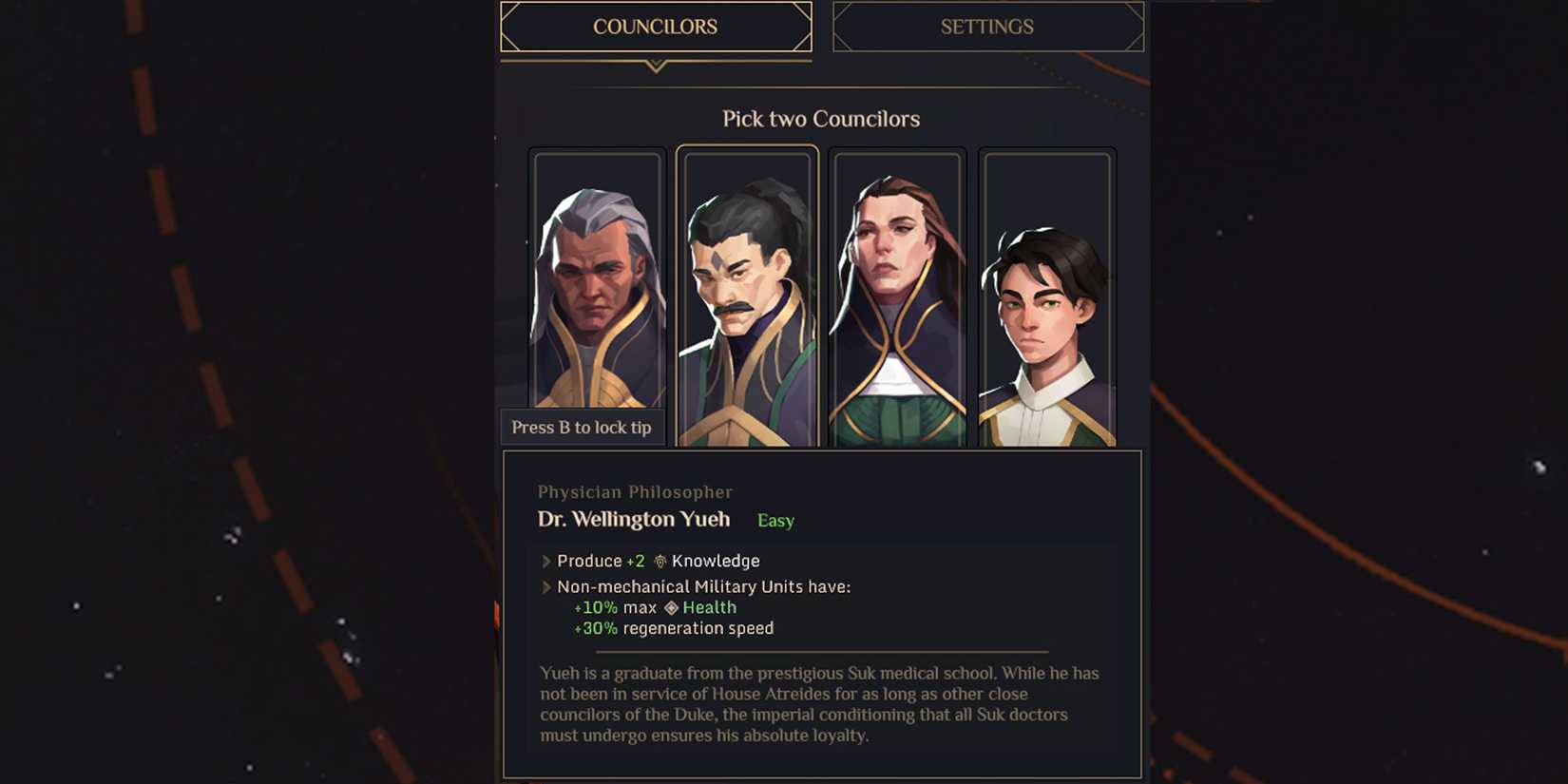Click the Knowledge resource icon in the tooltip
The height and width of the screenshot is (784, 1568).
pos(662,561)
